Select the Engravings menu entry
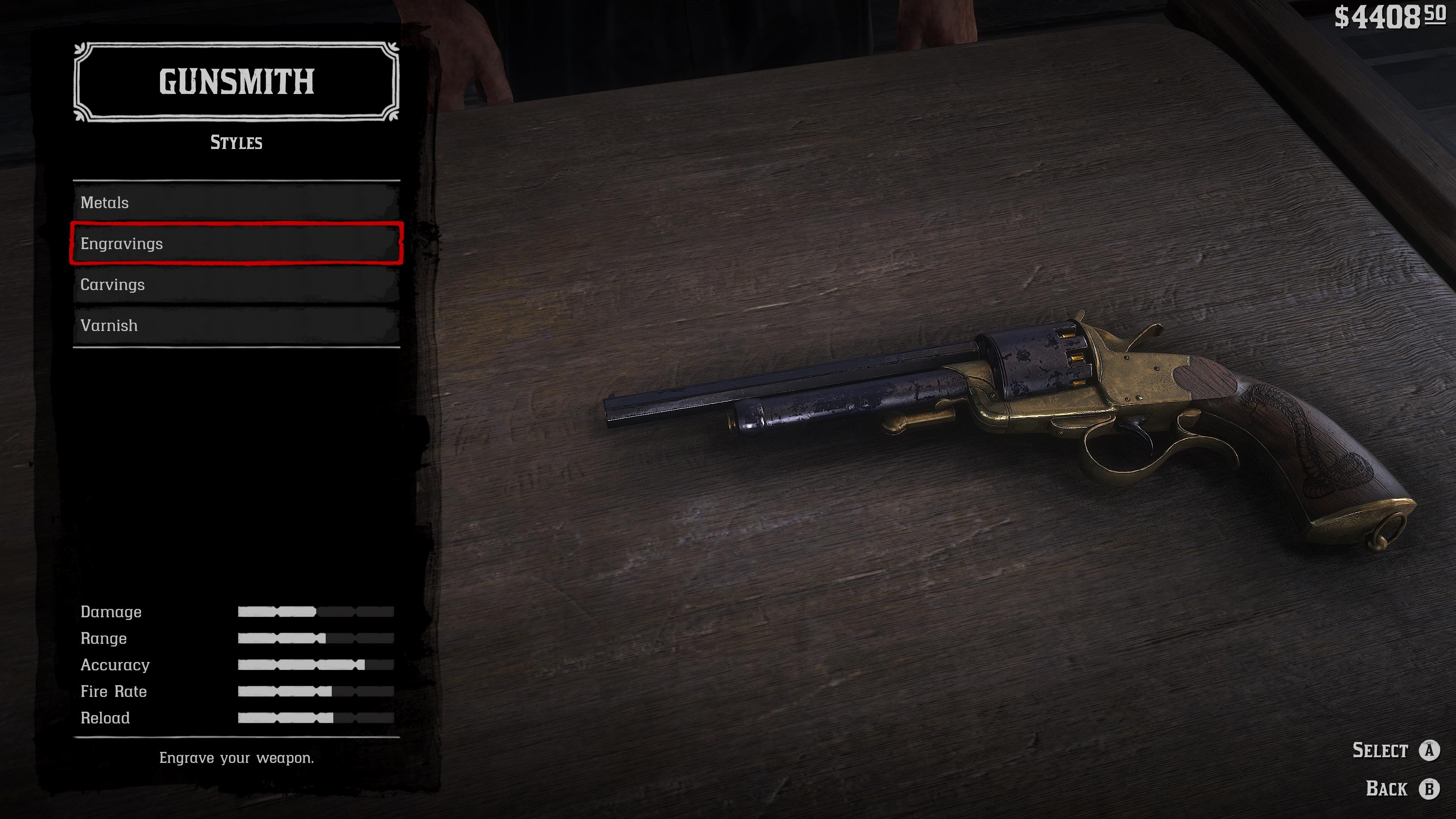1456x819 pixels. click(x=236, y=243)
